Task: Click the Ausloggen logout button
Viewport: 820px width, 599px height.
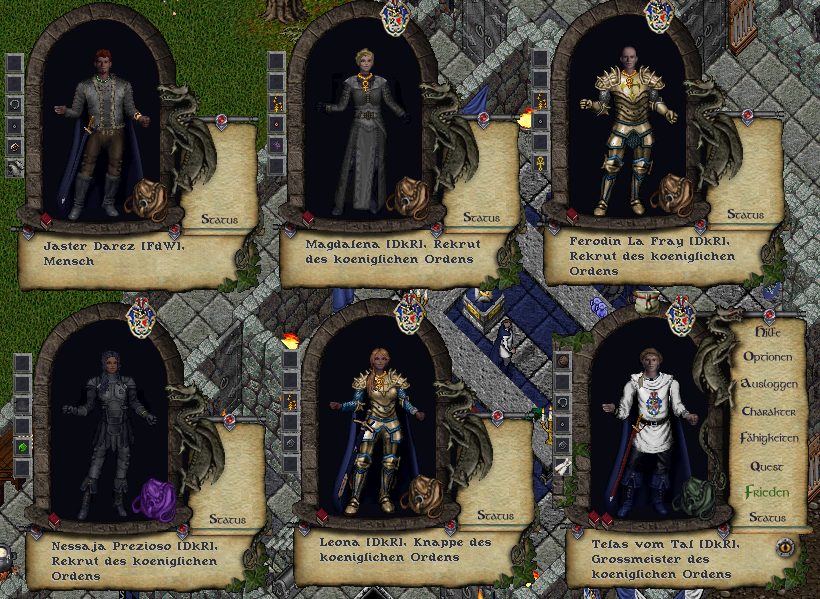Action: [x=768, y=384]
